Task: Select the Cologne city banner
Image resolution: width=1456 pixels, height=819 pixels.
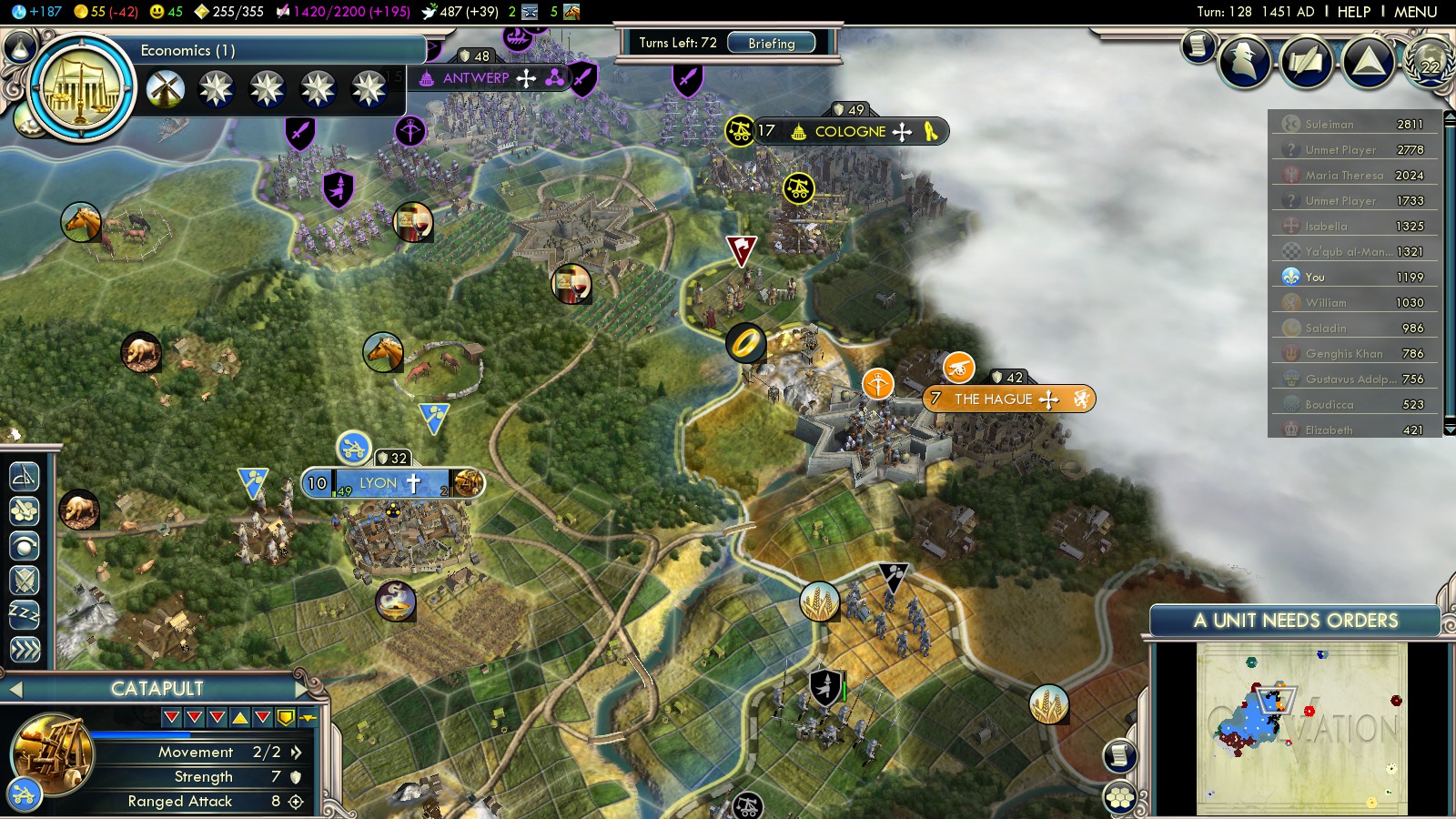Action: [x=850, y=131]
